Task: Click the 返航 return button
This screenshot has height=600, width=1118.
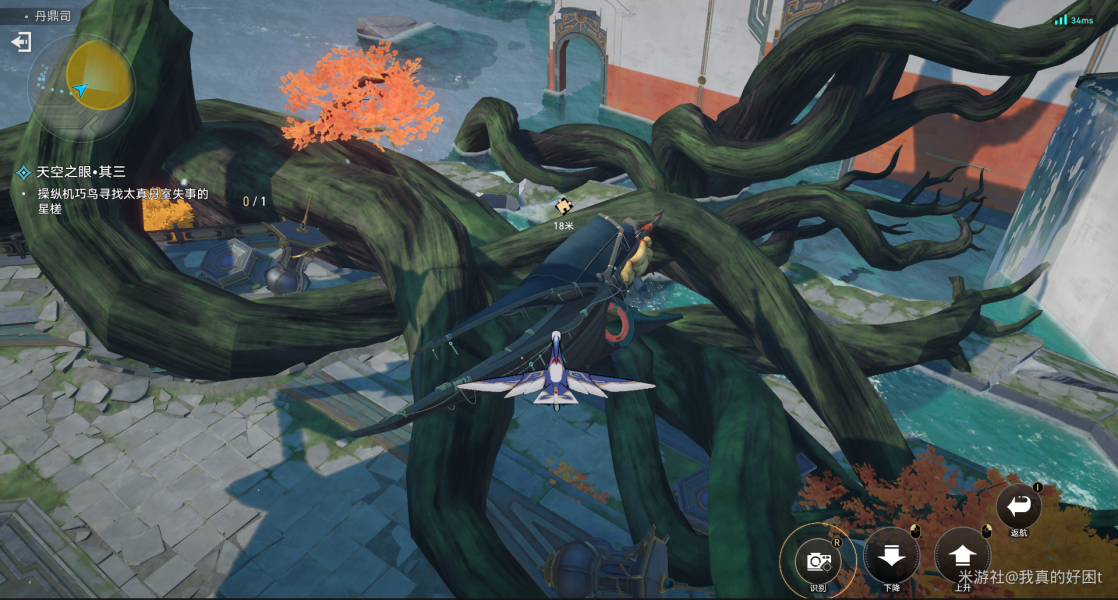Action: pyautogui.click(x=1019, y=506)
